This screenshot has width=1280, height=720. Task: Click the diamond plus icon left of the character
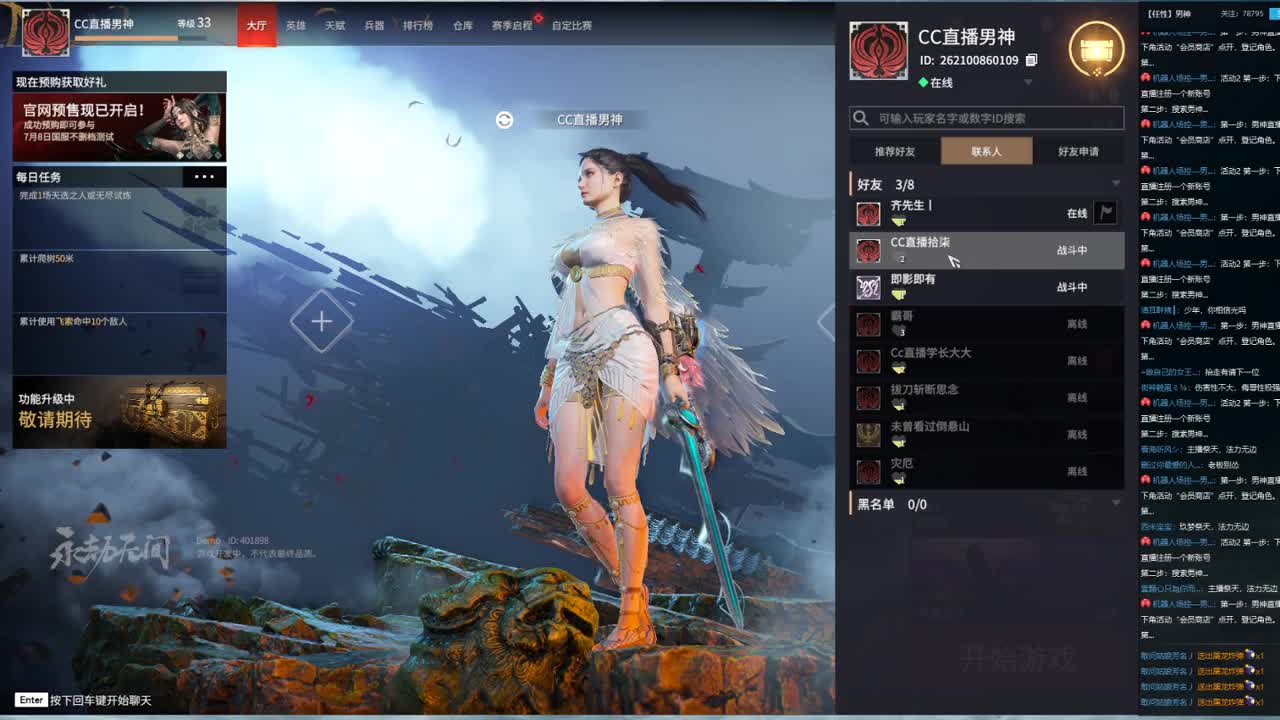pyautogui.click(x=322, y=321)
